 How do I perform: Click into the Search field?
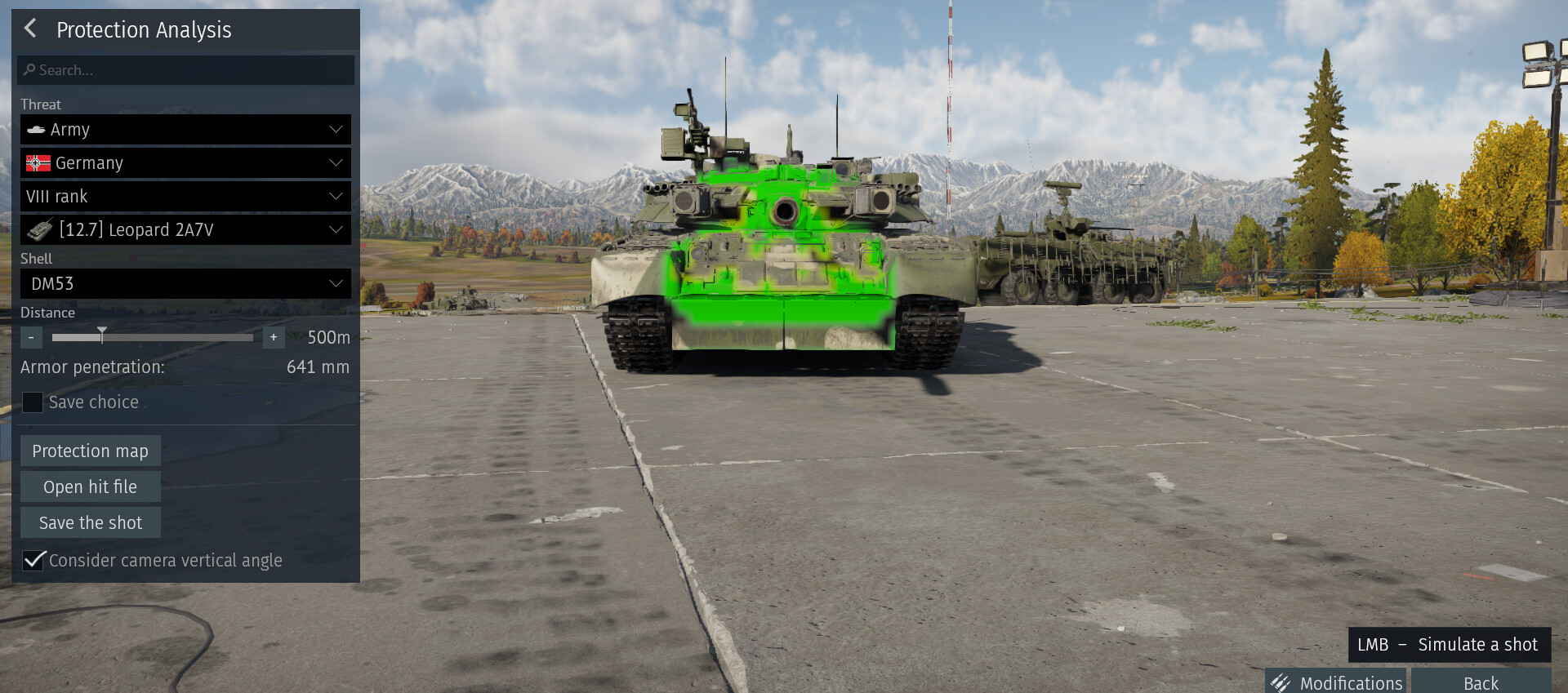point(186,70)
